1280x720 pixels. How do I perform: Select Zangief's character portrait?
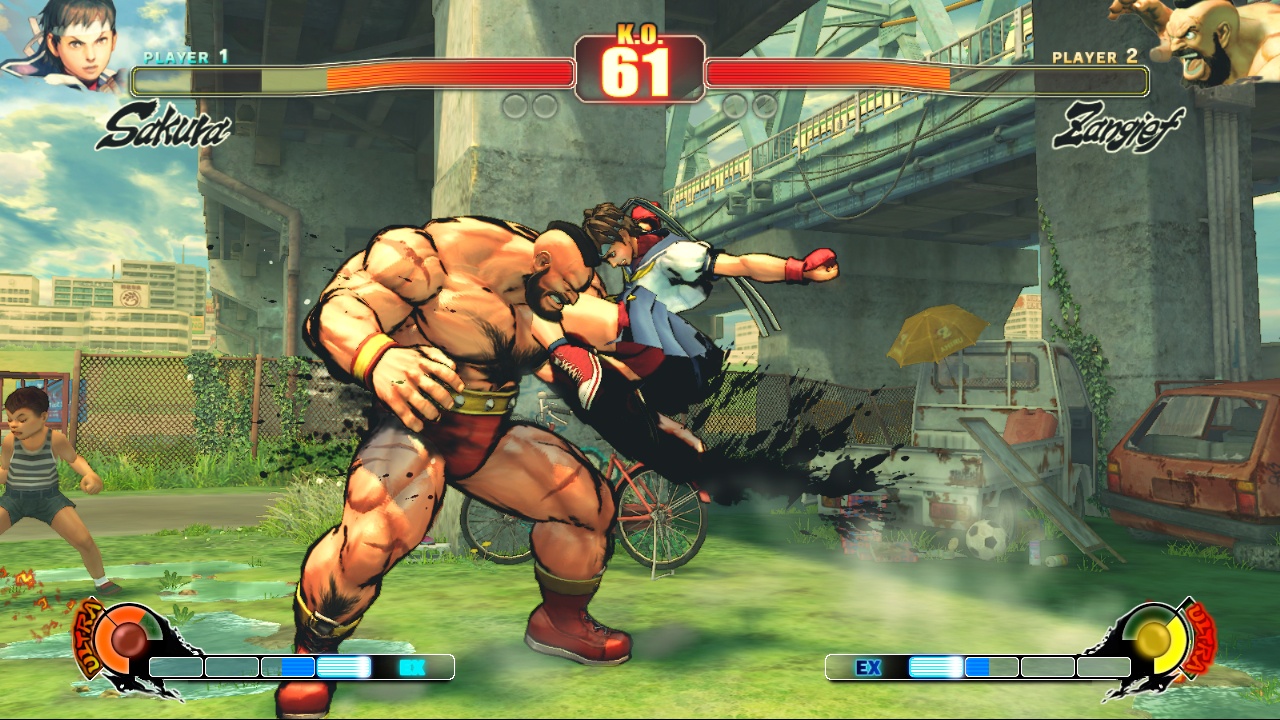pos(1203,40)
